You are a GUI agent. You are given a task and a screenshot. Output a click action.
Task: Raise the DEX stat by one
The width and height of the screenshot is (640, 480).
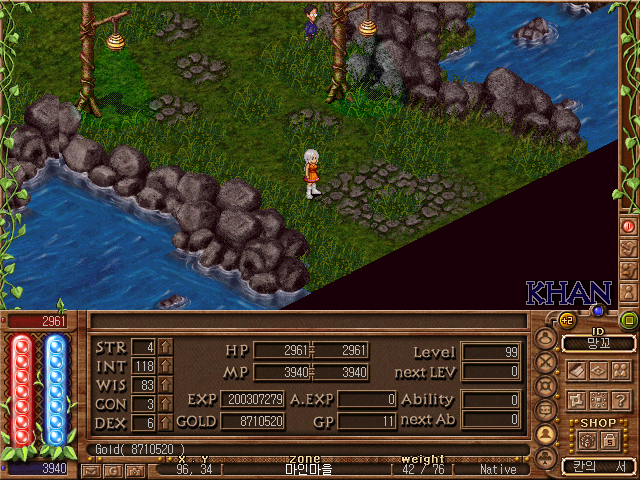pyautogui.click(x=166, y=423)
